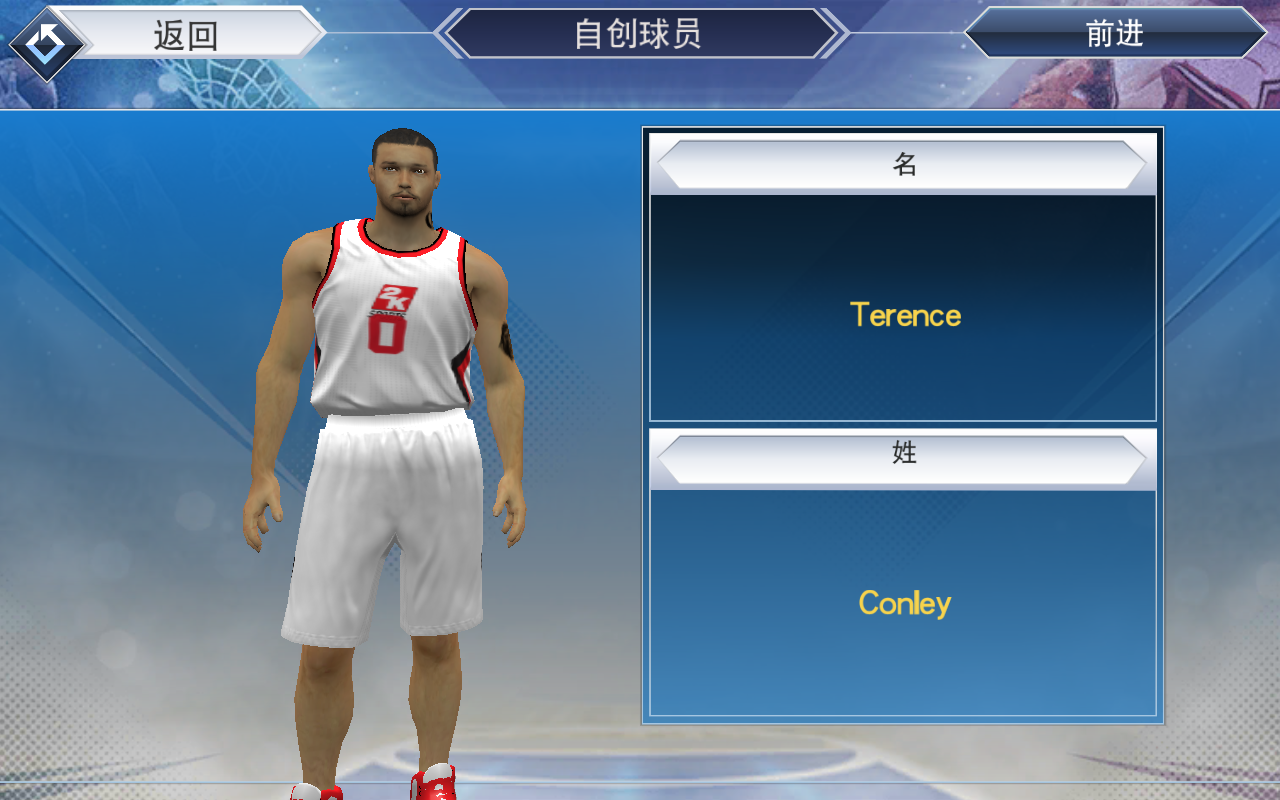The image size is (1280, 800).
Task: Select the 姓 silver header bar
Action: [x=903, y=452]
